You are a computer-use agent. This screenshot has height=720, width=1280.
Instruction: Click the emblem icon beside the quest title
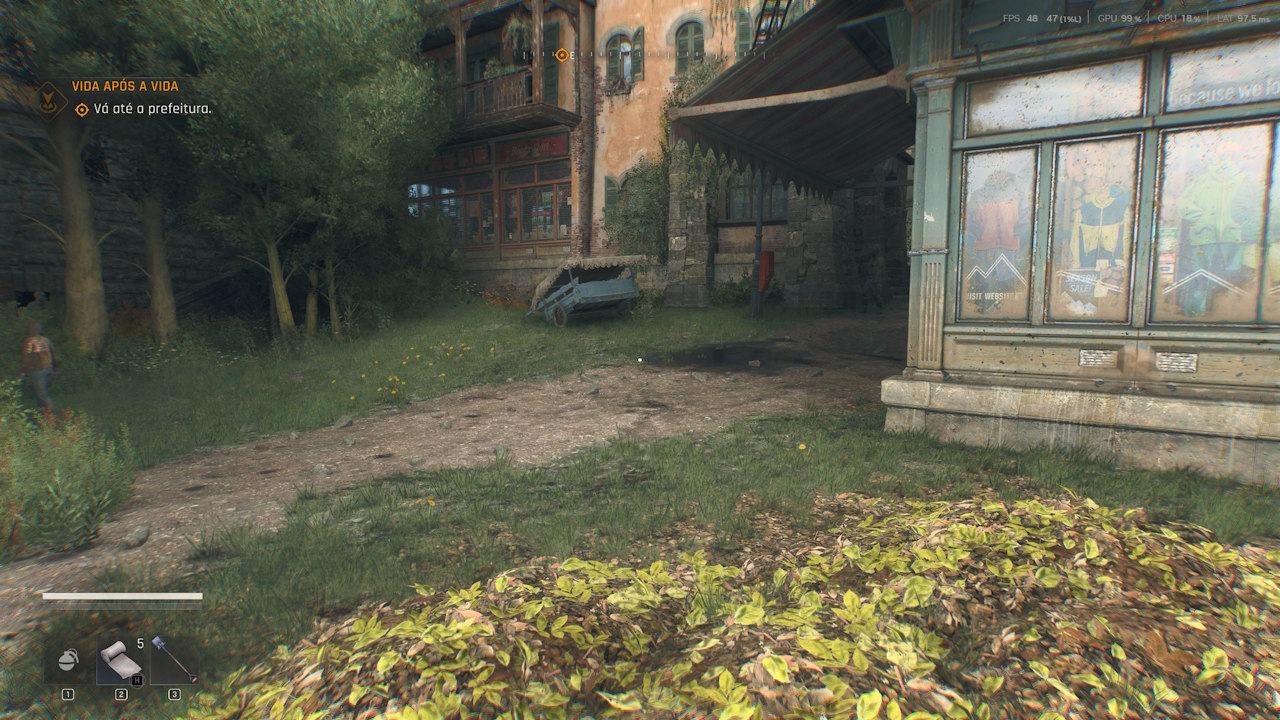[48, 98]
